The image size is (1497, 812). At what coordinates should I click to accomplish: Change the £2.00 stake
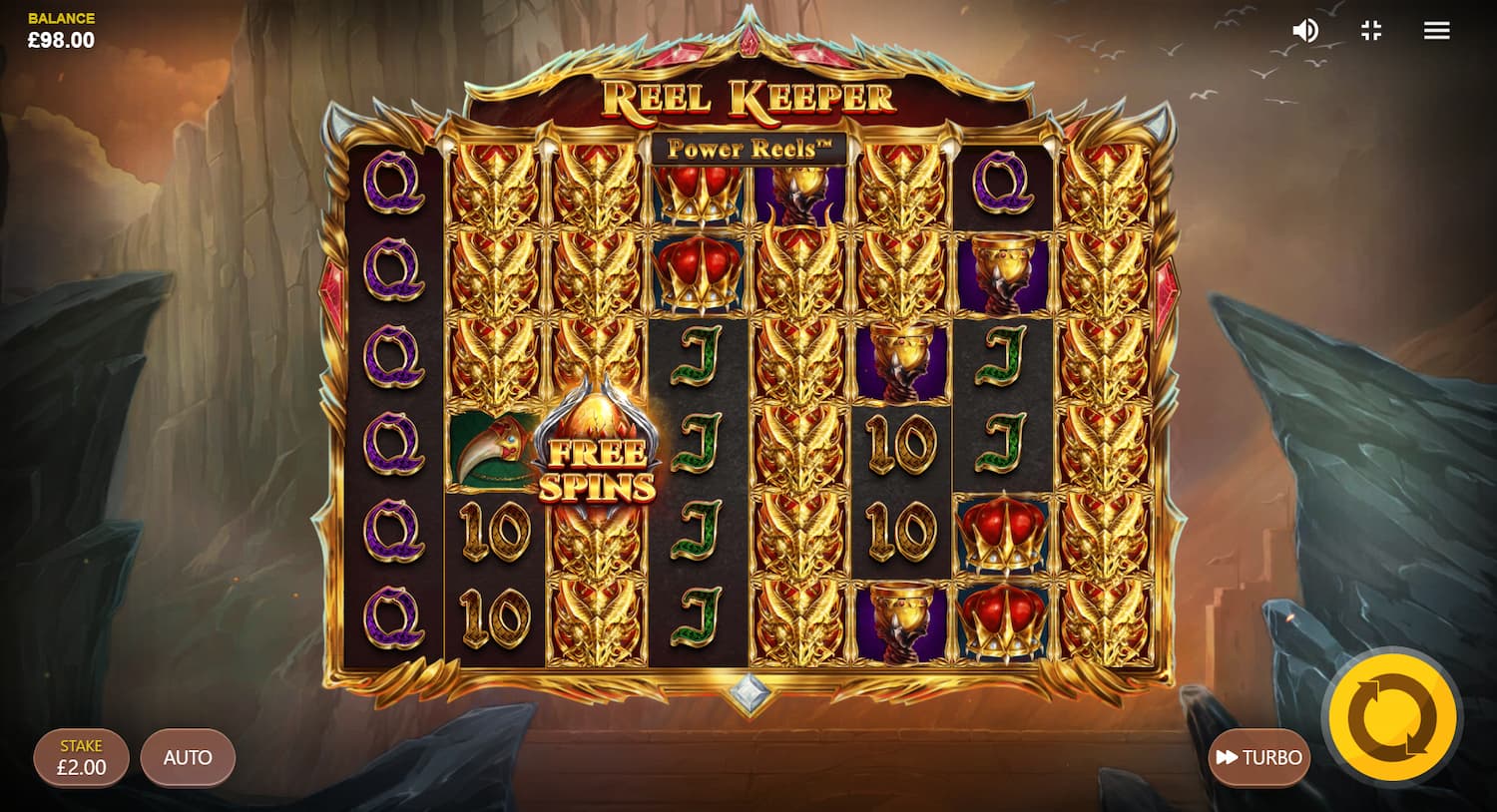(81, 758)
